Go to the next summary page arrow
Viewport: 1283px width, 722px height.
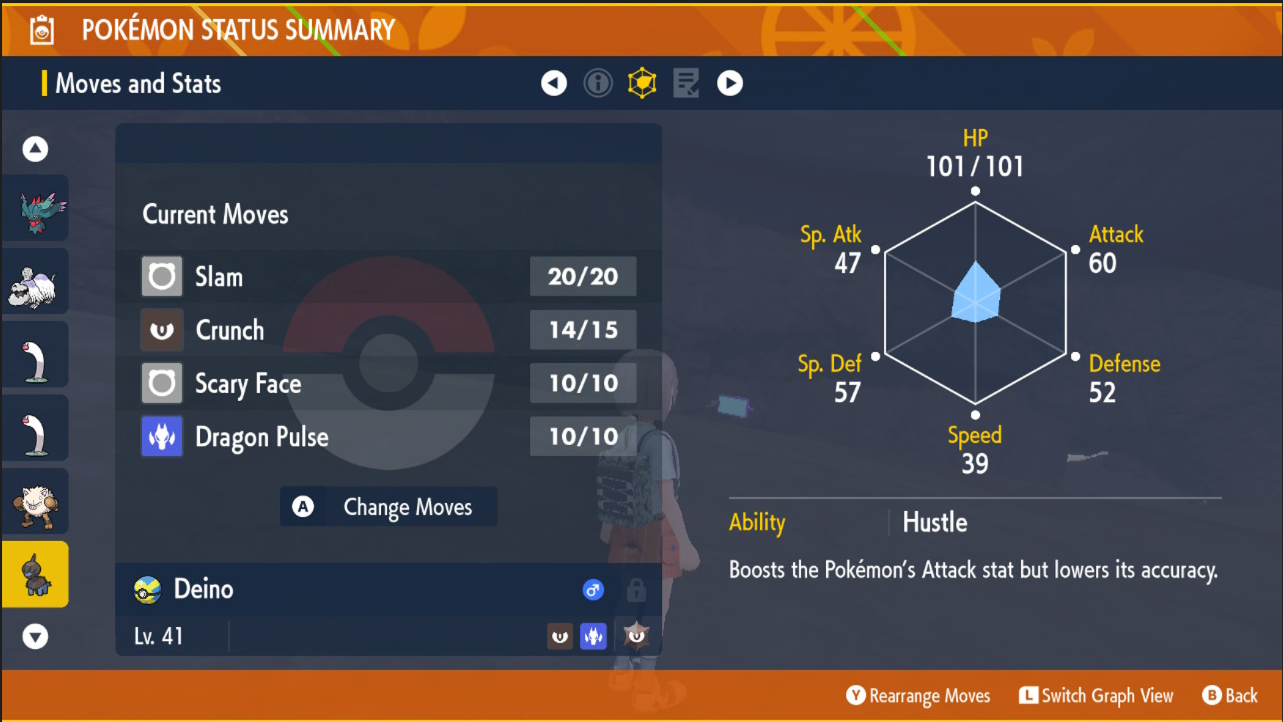(x=730, y=83)
